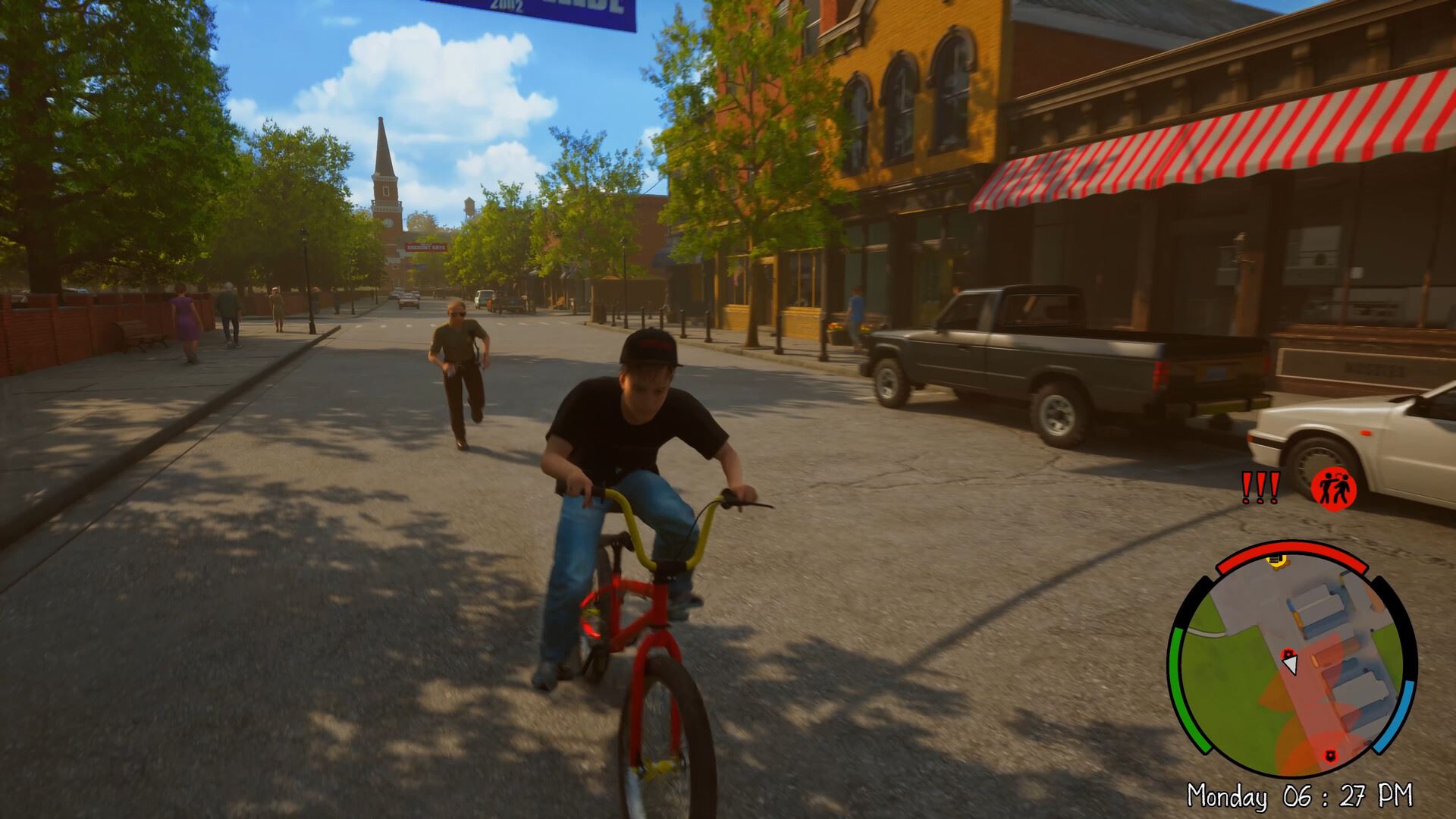Screen dimensions: 1456x819
Task: Click the red fighting offense icon
Action: 1333,487
